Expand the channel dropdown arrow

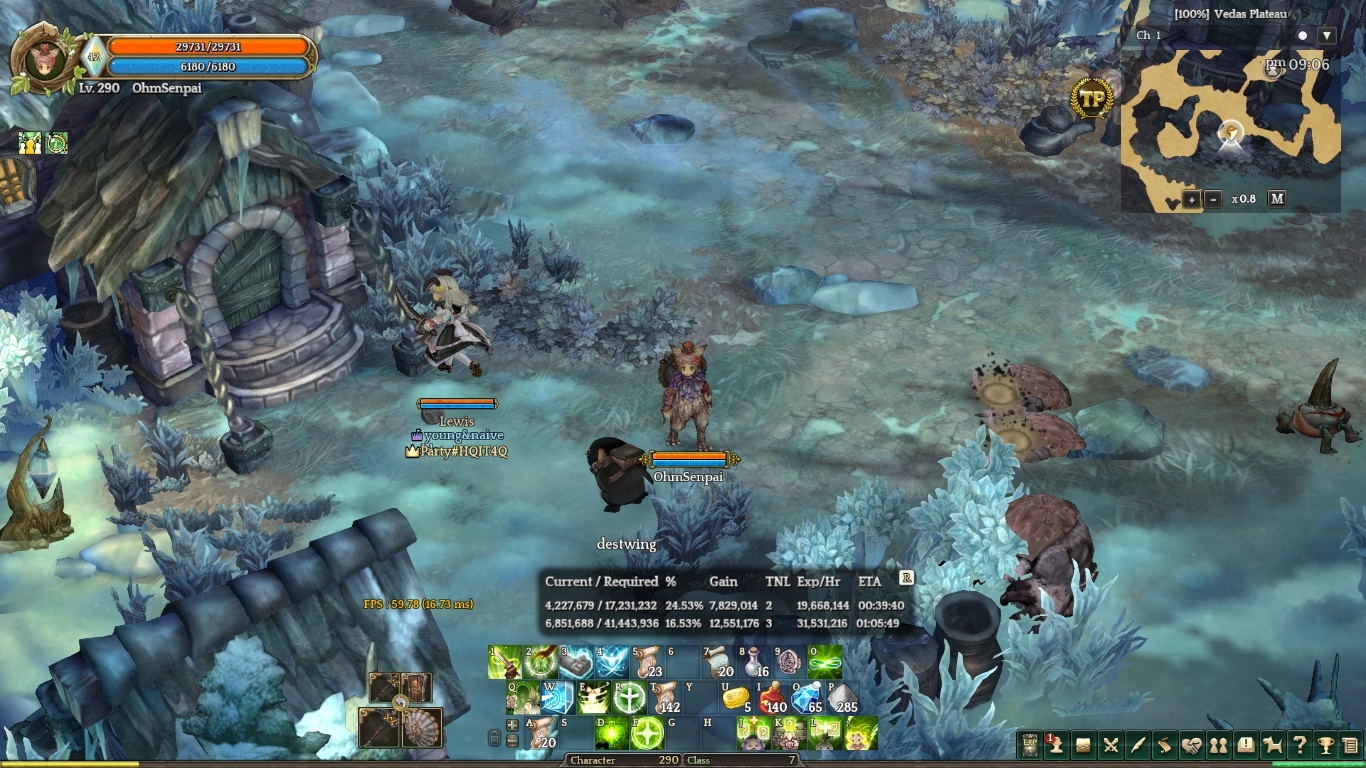coord(1327,36)
